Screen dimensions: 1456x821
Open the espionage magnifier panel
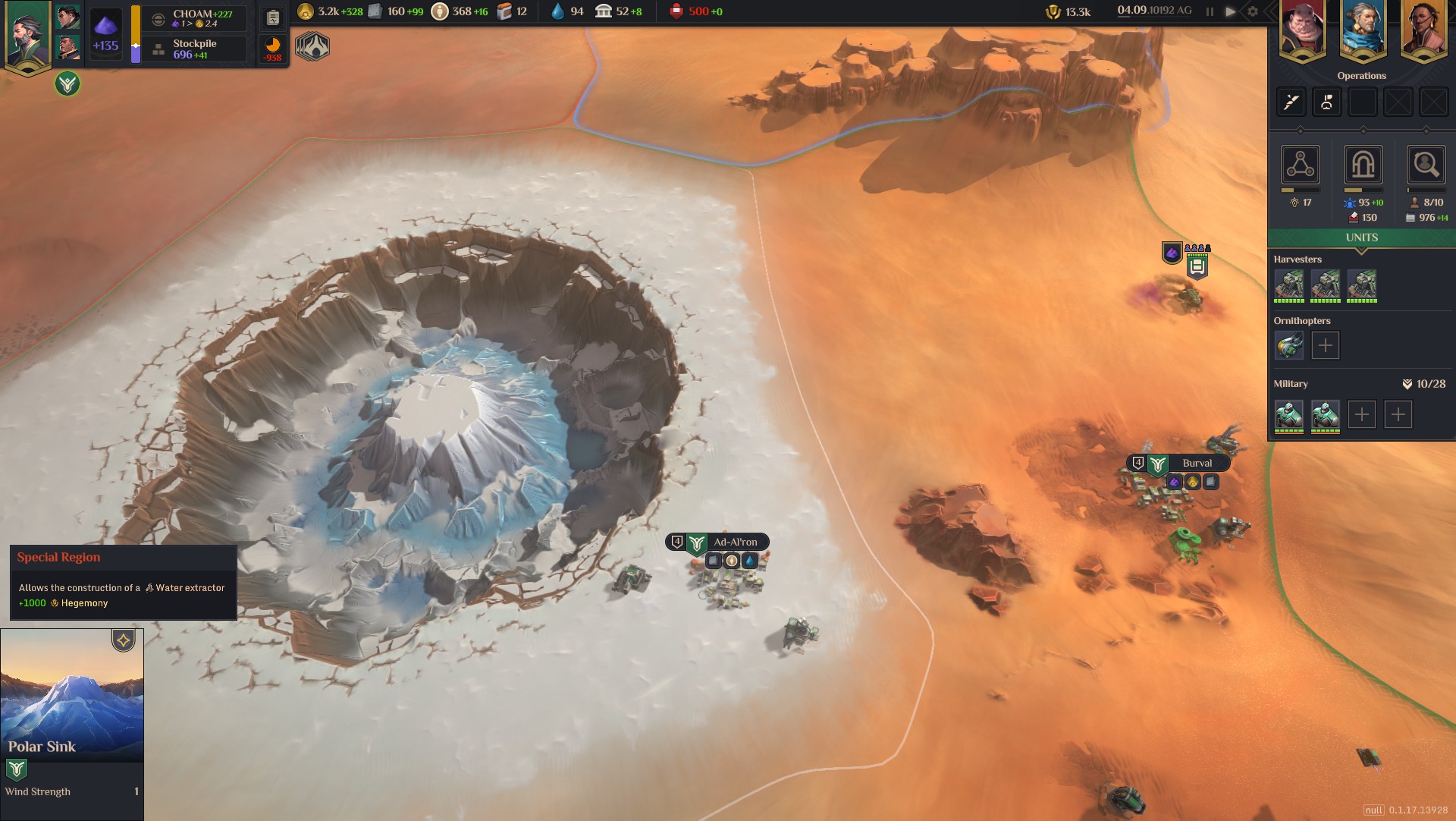click(1426, 165)
